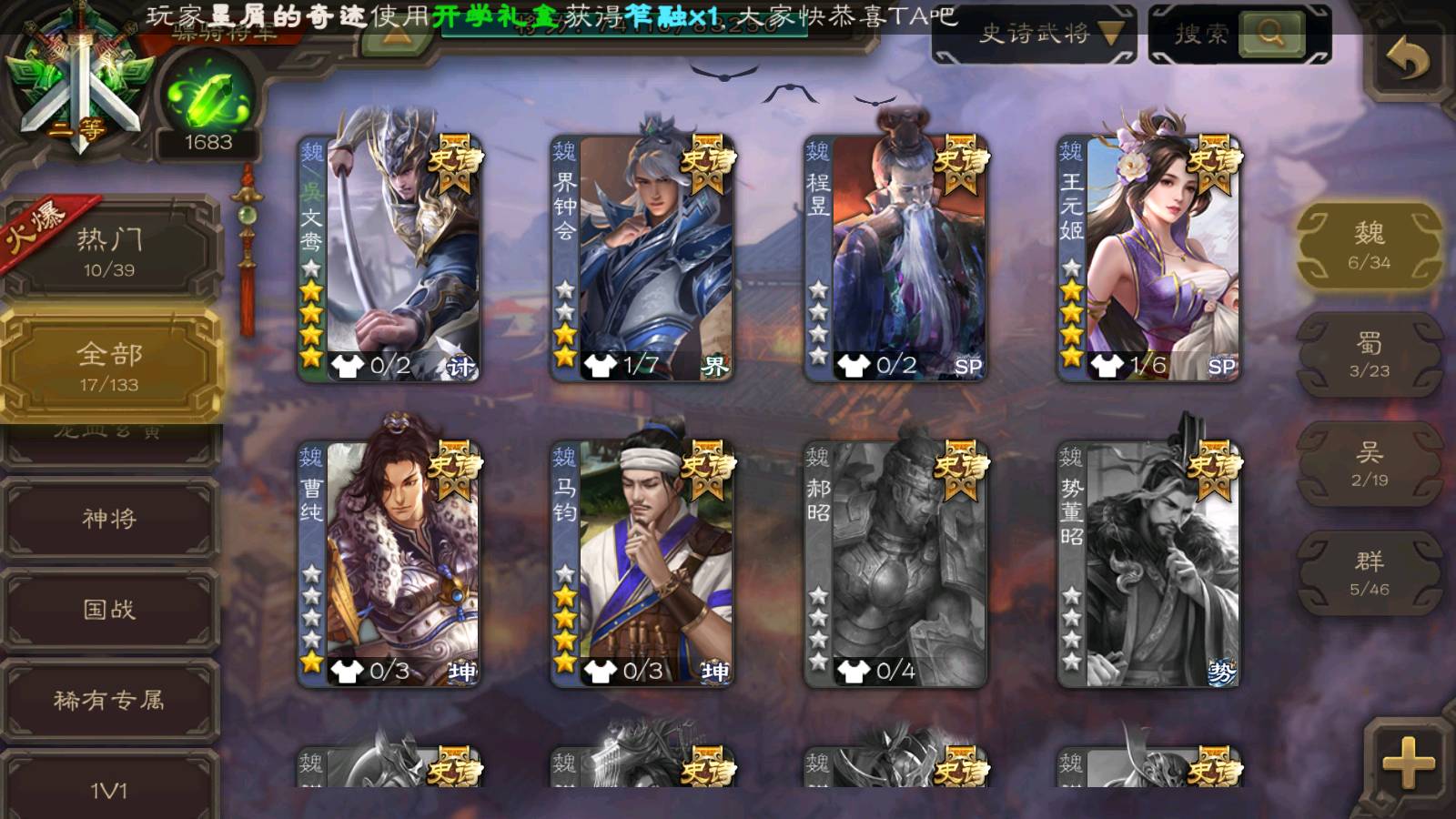Show the 吴 faction heroes

[1369, 464]
